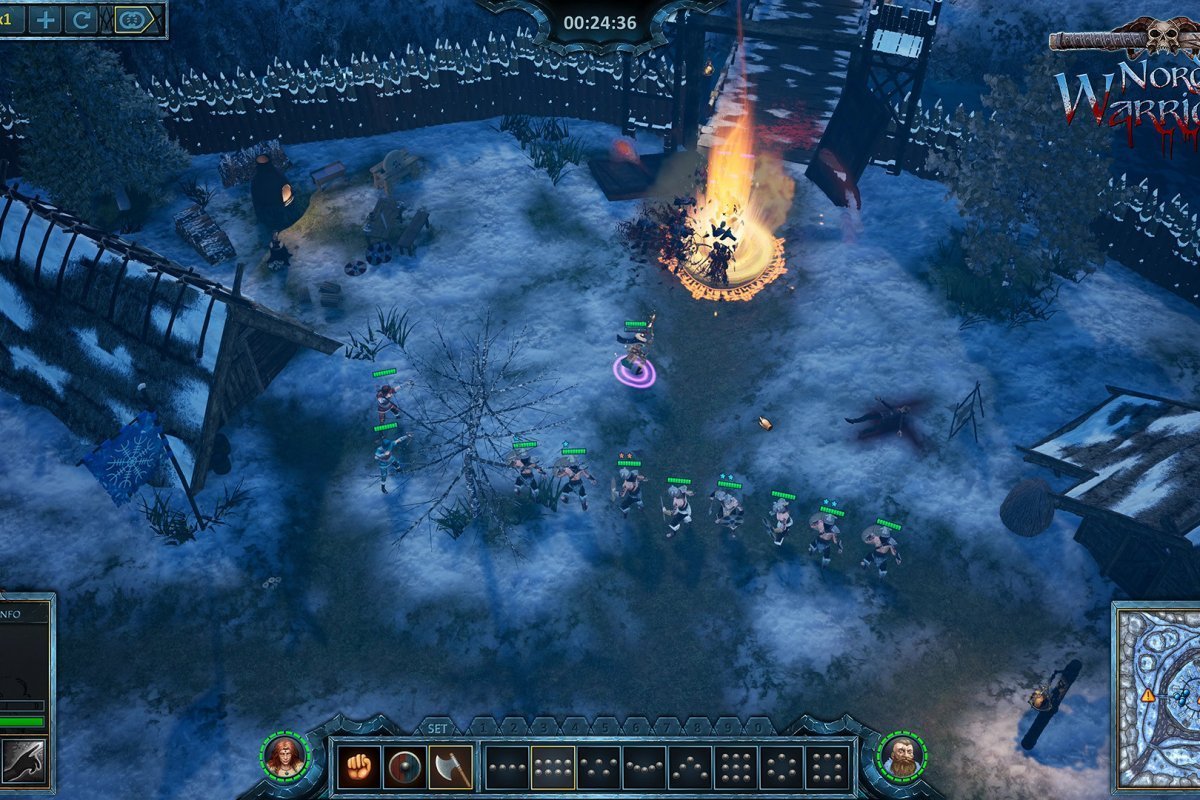The width and height of the screenshot is (1200, 800).
Task: Choose the single line formation
Action: [507, 767]
